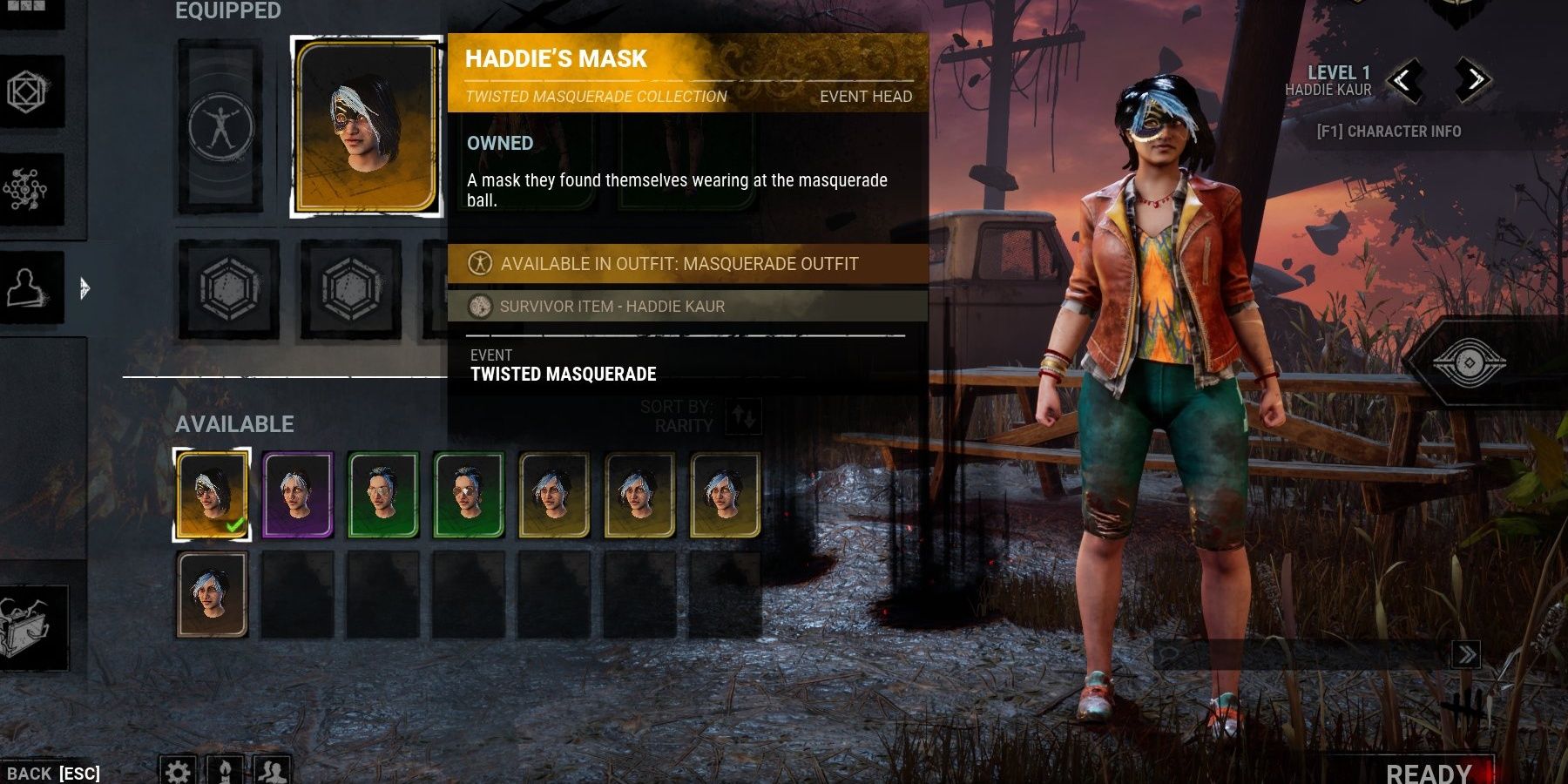This screenshot has height=784, width=1568.
Task: Deselect the currently equipped gold mask cosmetic
Action: coord(211,493)
